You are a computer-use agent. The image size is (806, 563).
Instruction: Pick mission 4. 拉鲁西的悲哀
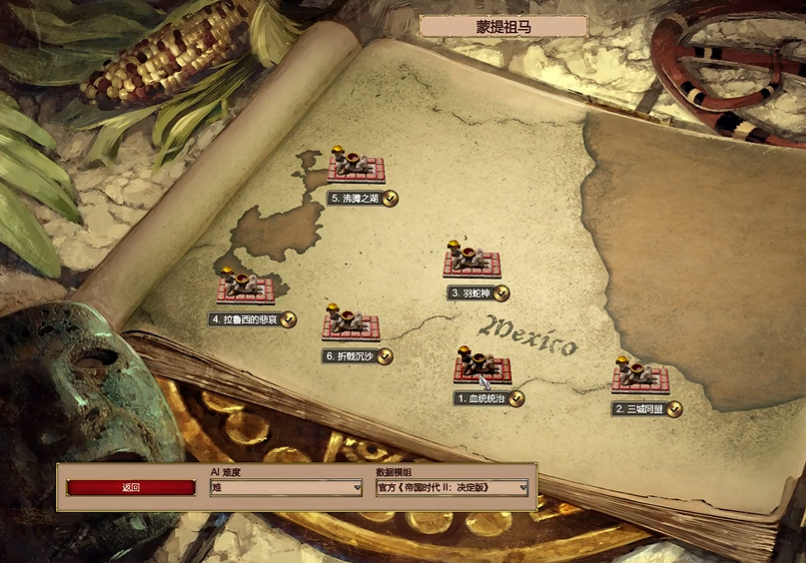click(x=245, y=290)
